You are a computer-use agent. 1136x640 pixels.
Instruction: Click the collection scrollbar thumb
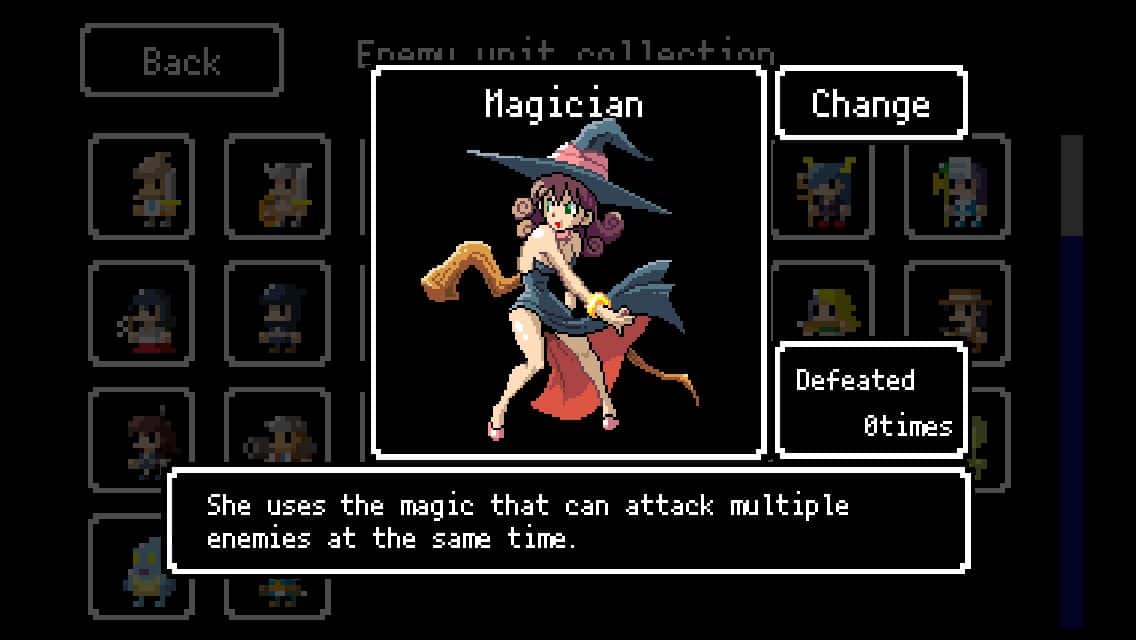(1071, 185)
